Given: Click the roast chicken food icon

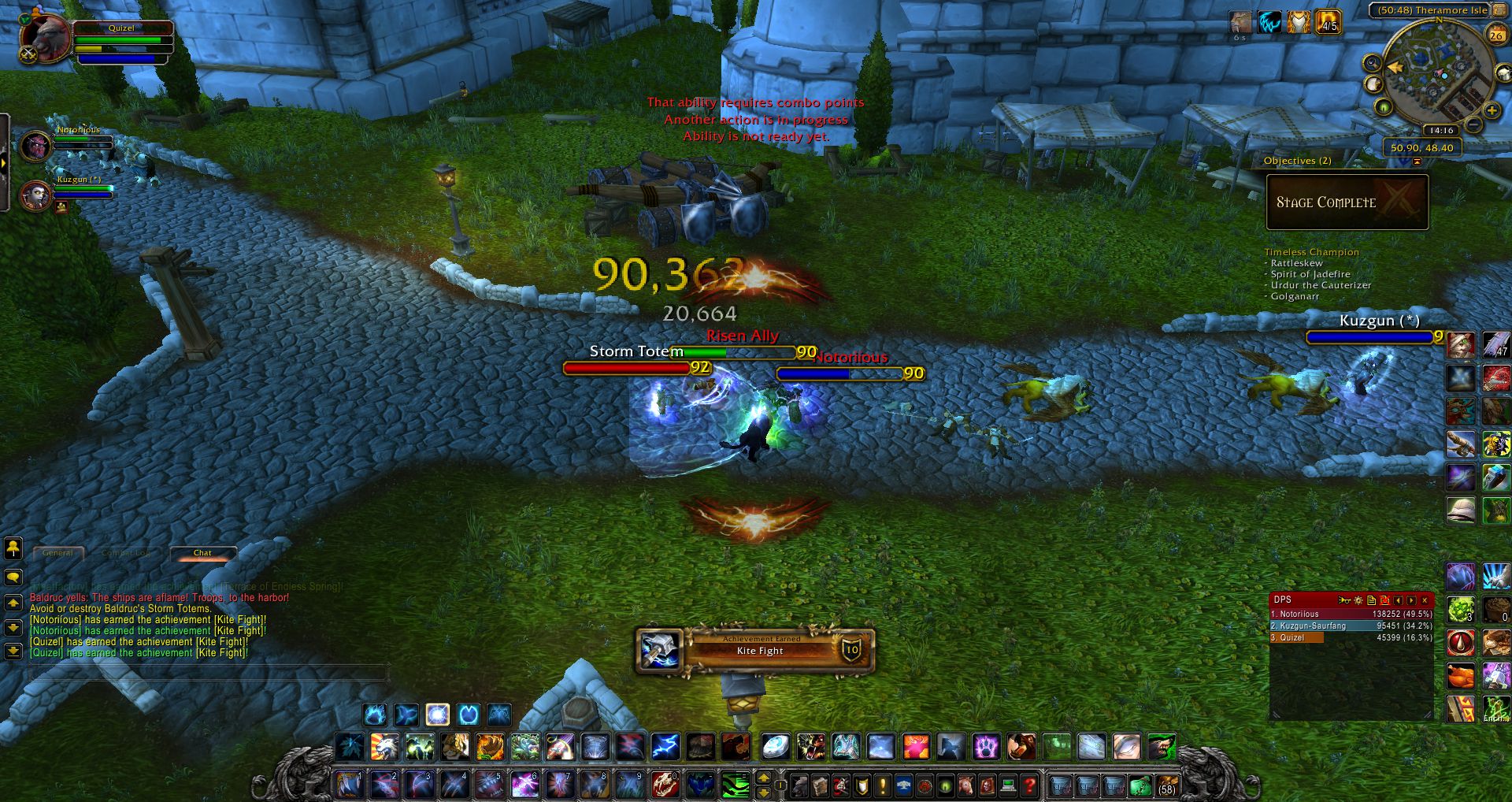Looking at the screenshot, I should click(x=1461, y=676).
